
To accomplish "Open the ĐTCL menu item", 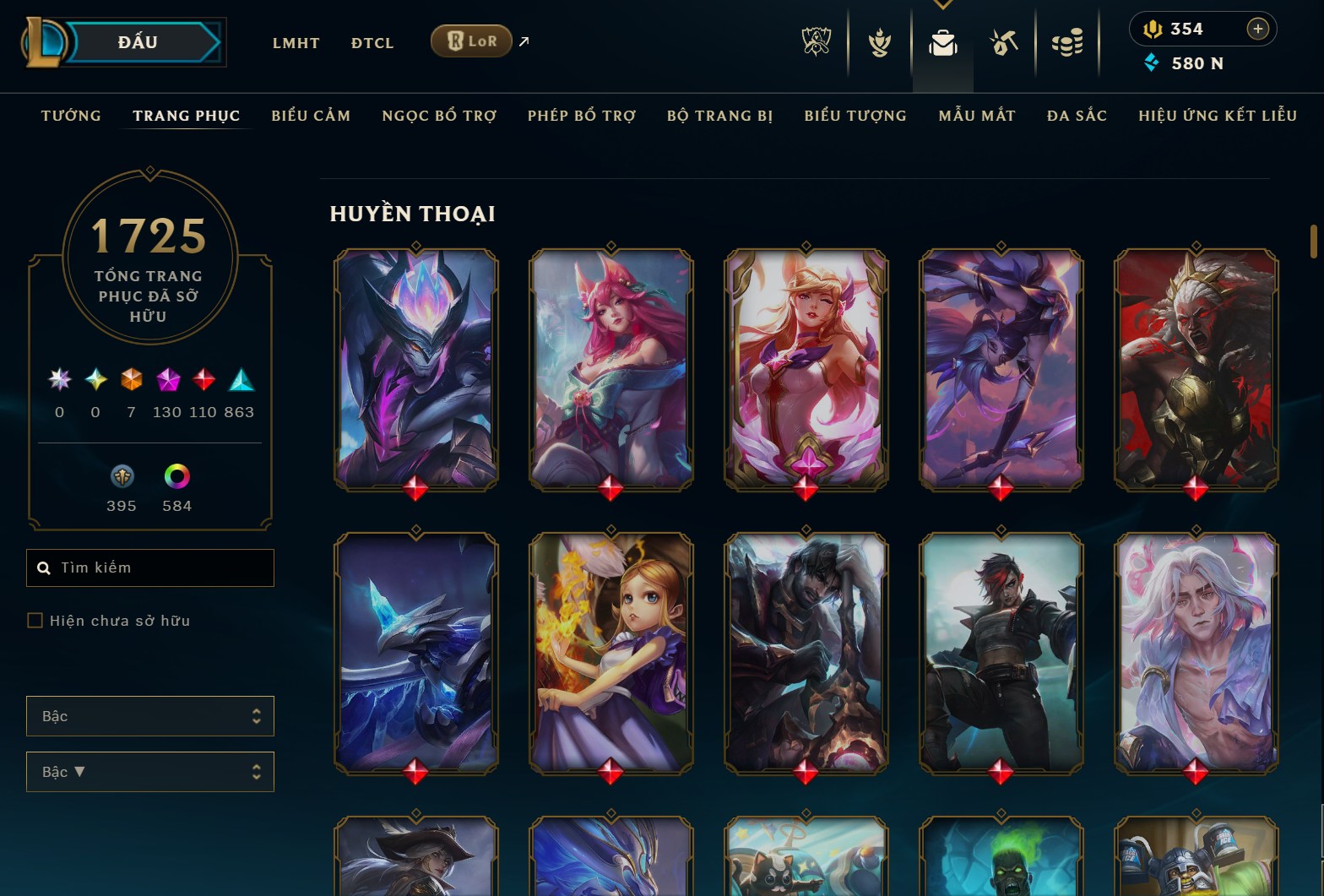I will pos(372,42).
